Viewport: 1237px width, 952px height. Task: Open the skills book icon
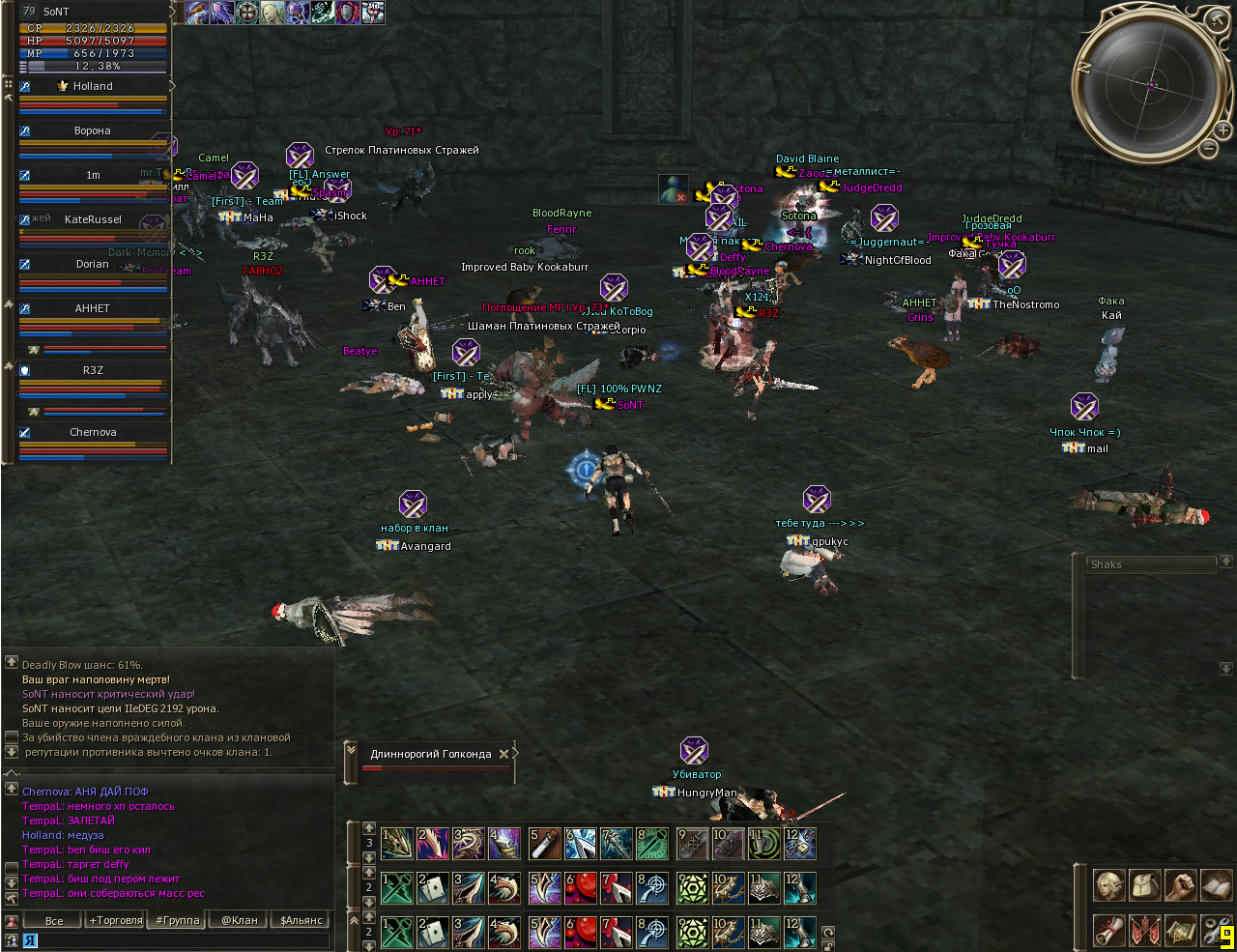tap(1216, 885)
